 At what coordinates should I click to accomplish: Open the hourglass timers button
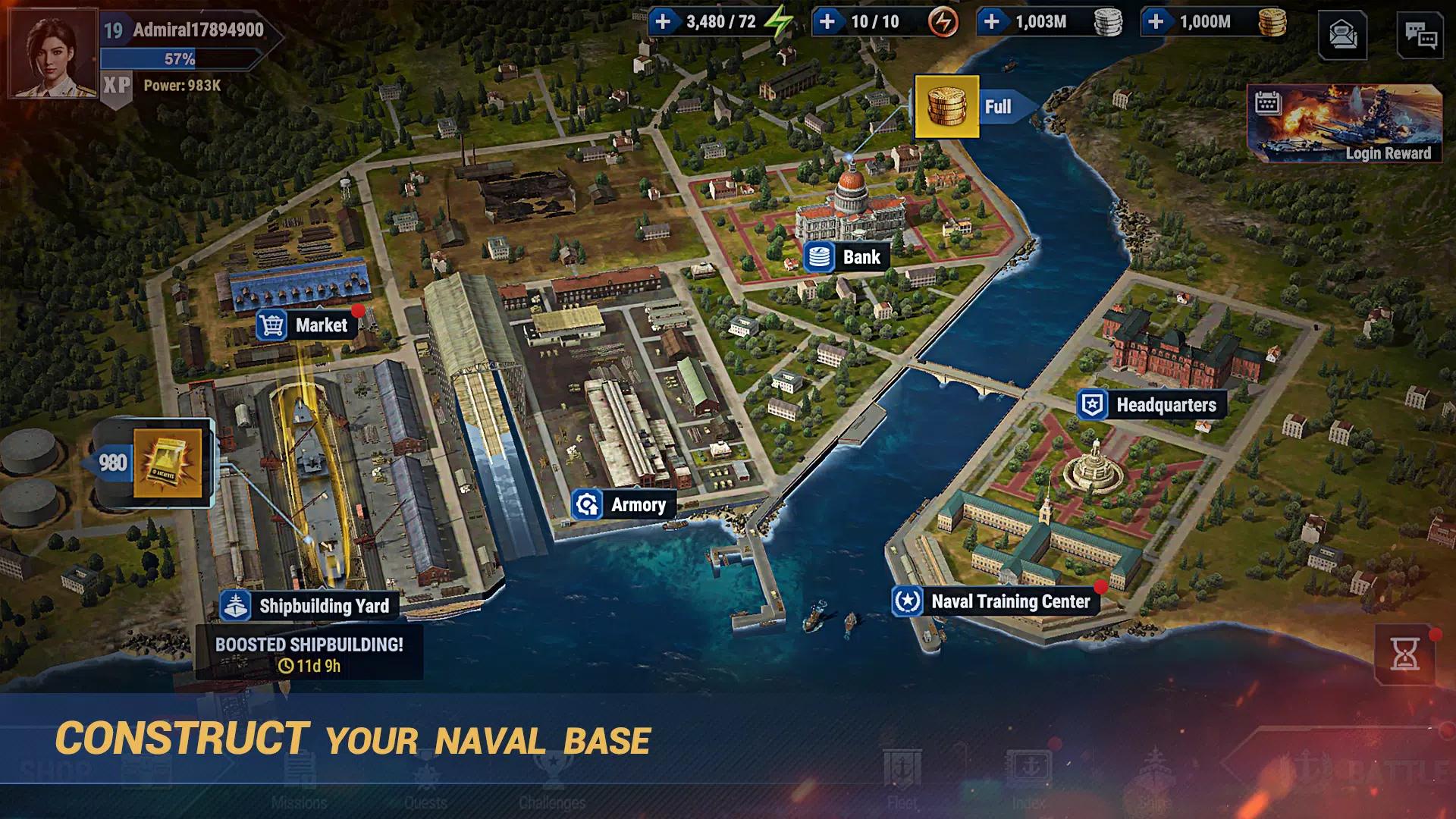(1404, 653)
